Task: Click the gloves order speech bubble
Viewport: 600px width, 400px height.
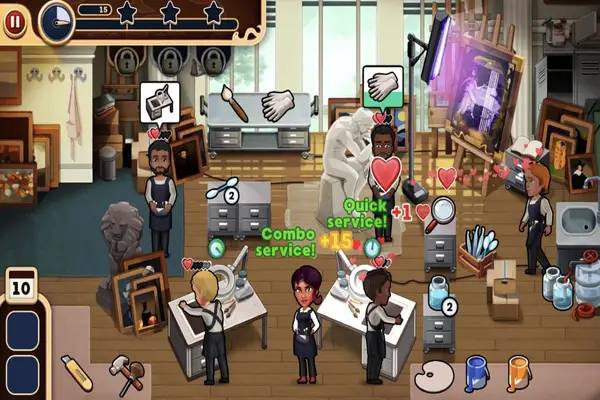Action: [381, 86]
